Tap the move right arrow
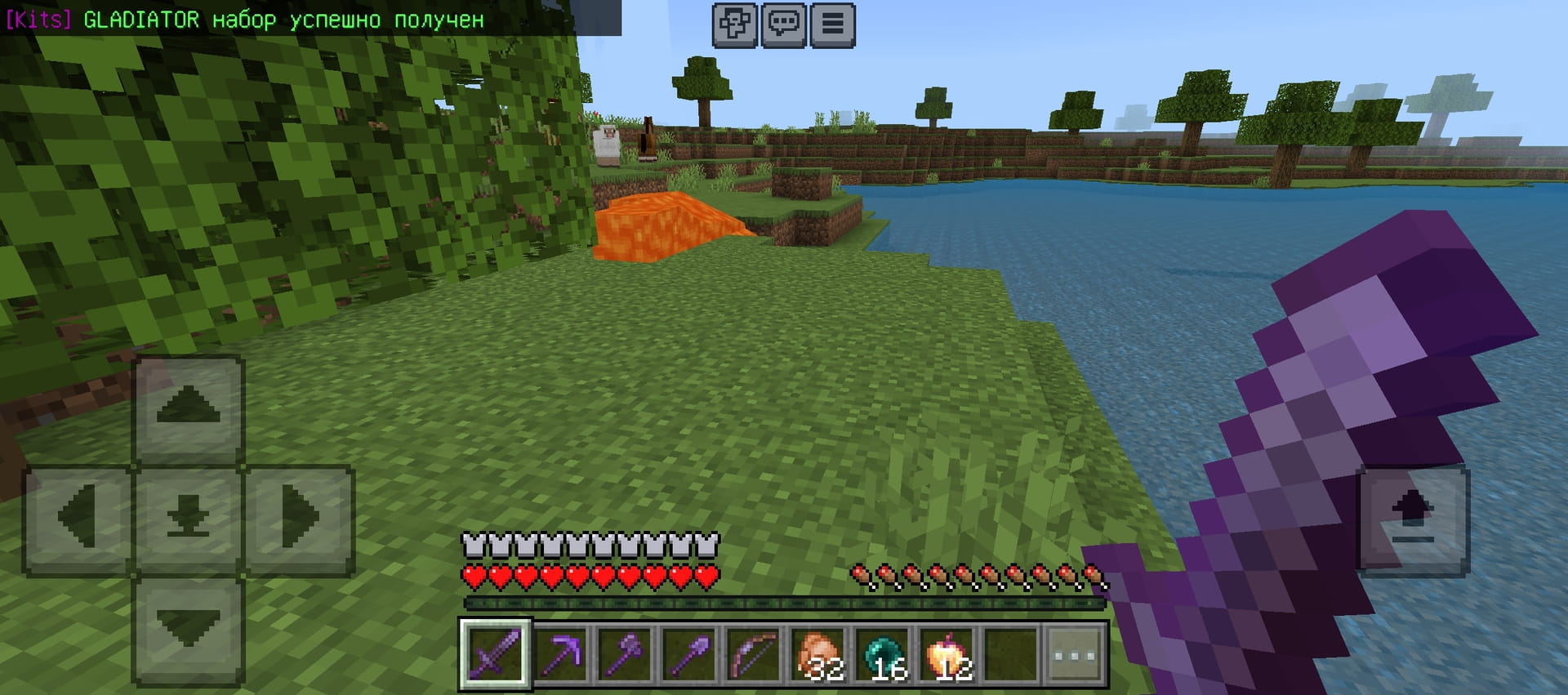The height and width of the screenshot is (695, 1568). (299, 519)
